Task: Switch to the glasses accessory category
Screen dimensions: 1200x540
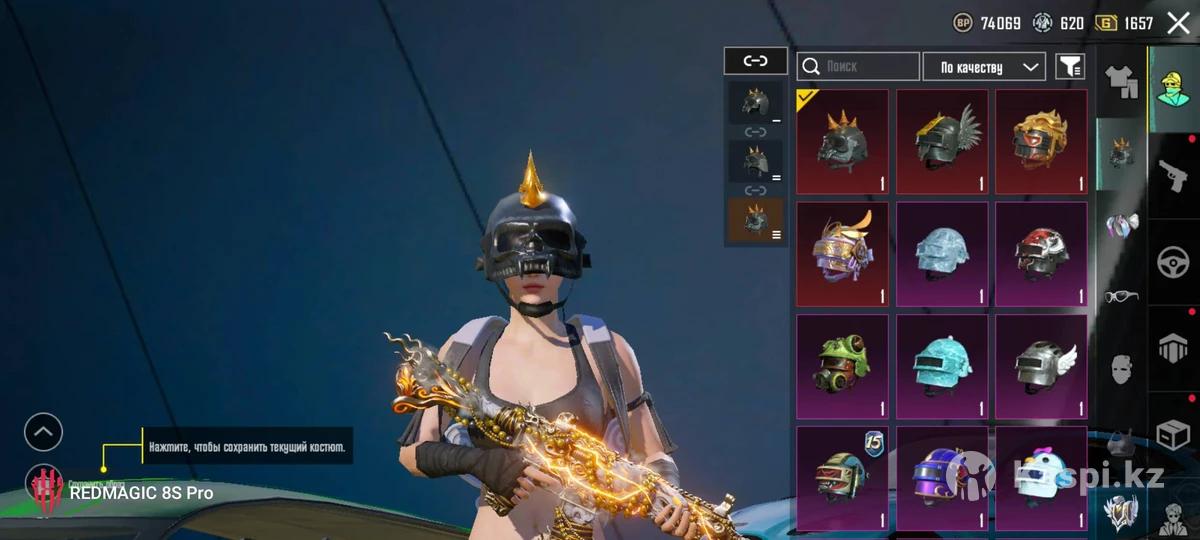Action: click(1121, 296)
